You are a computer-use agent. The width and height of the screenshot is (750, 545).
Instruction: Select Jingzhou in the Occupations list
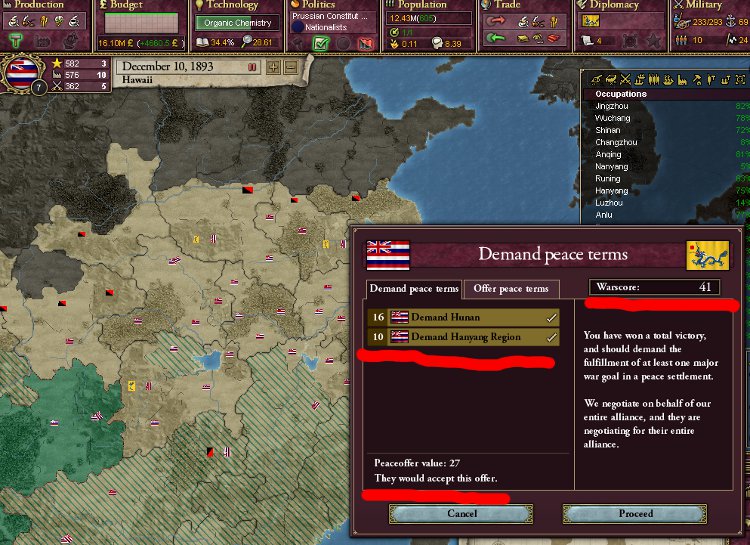tap(608, 105)
